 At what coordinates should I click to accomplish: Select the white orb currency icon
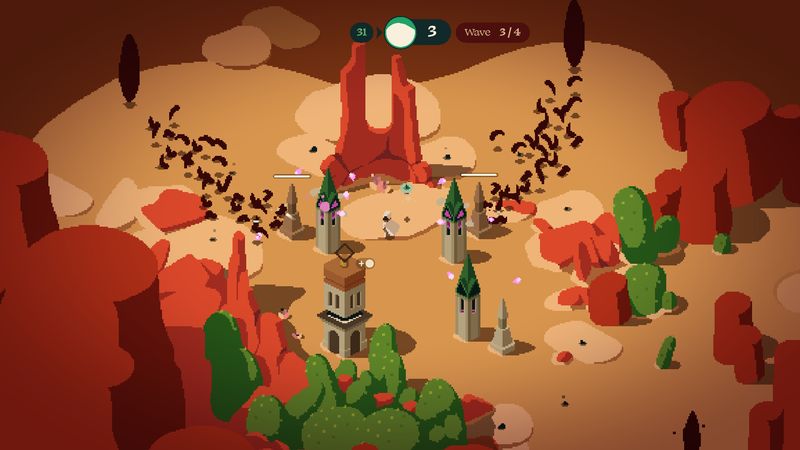tap(400, 32)
